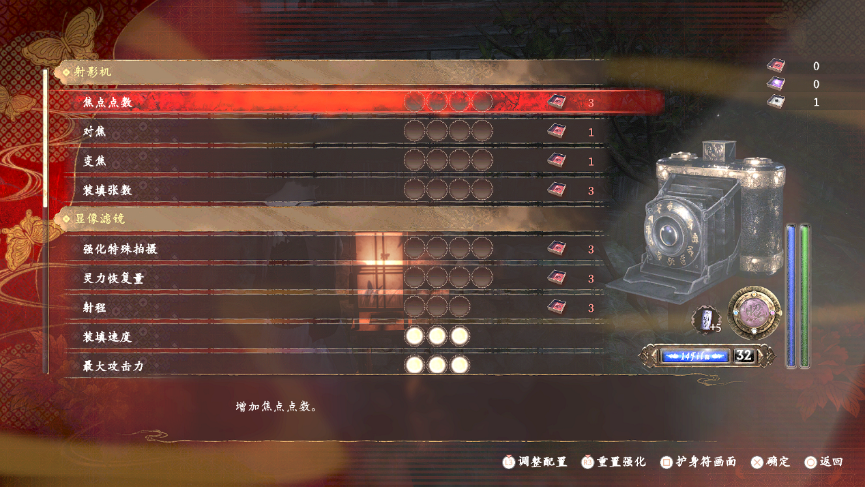Select the 强化特殊拍摄 upgrade row

coord(121,249)
